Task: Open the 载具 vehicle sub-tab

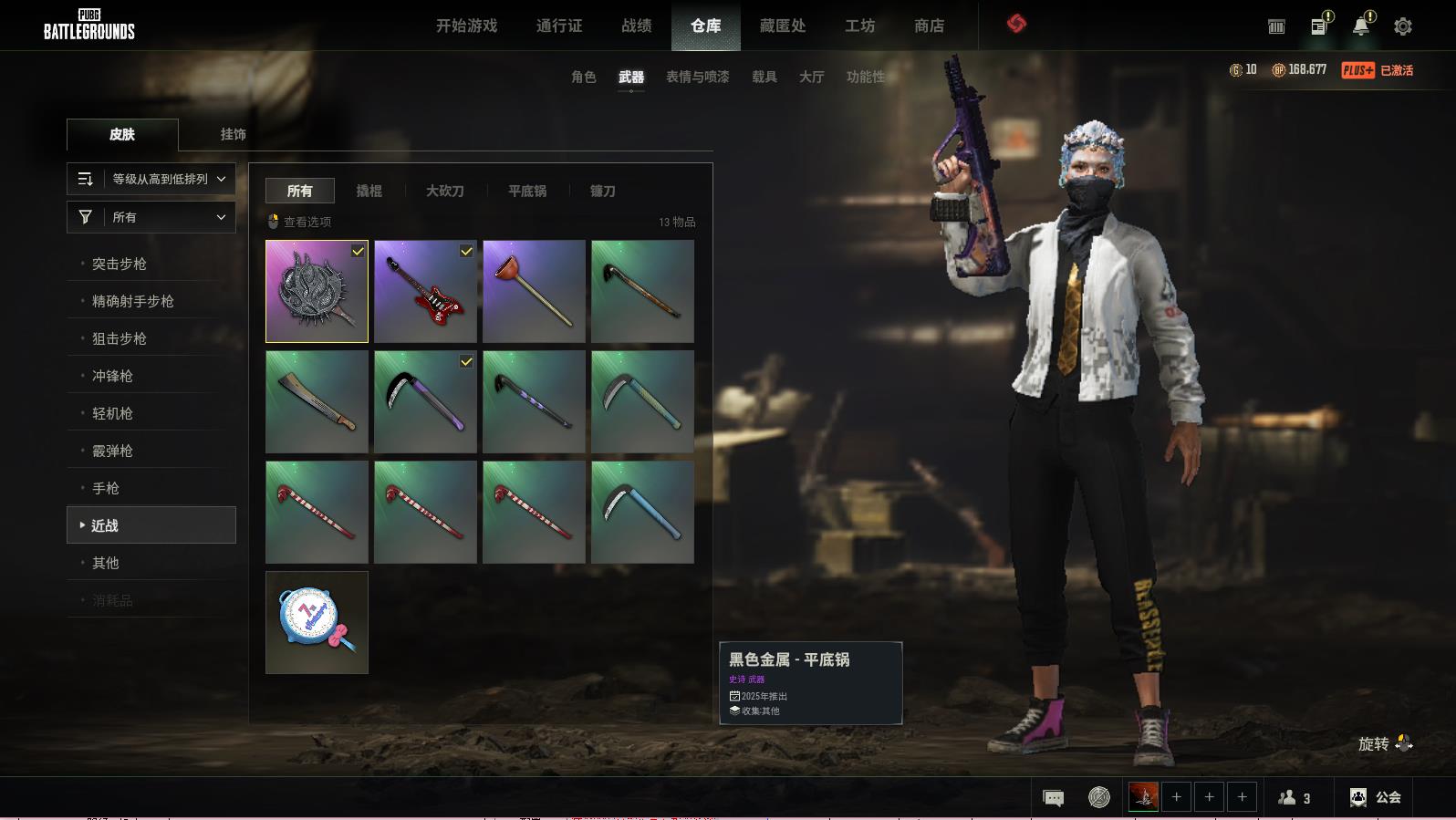Action: (x=764, y=77)
